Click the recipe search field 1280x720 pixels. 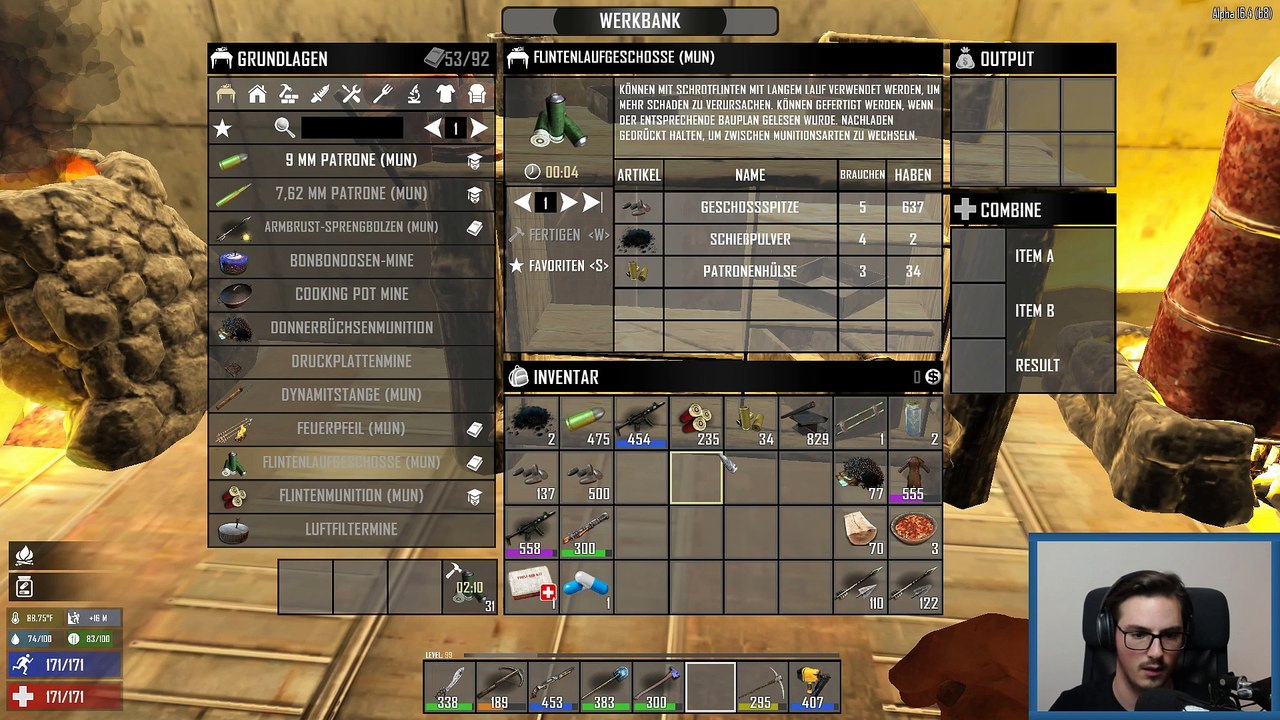point(351,128)
